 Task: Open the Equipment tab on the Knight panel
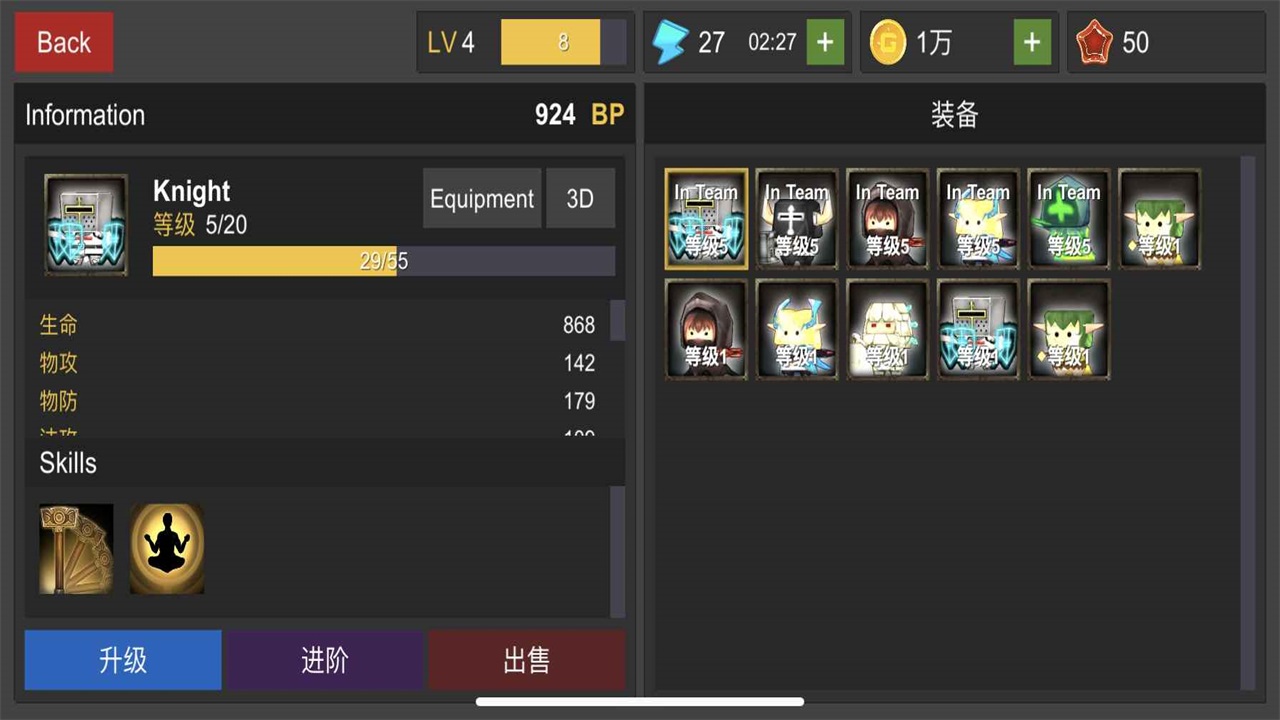tap(481, 198)
